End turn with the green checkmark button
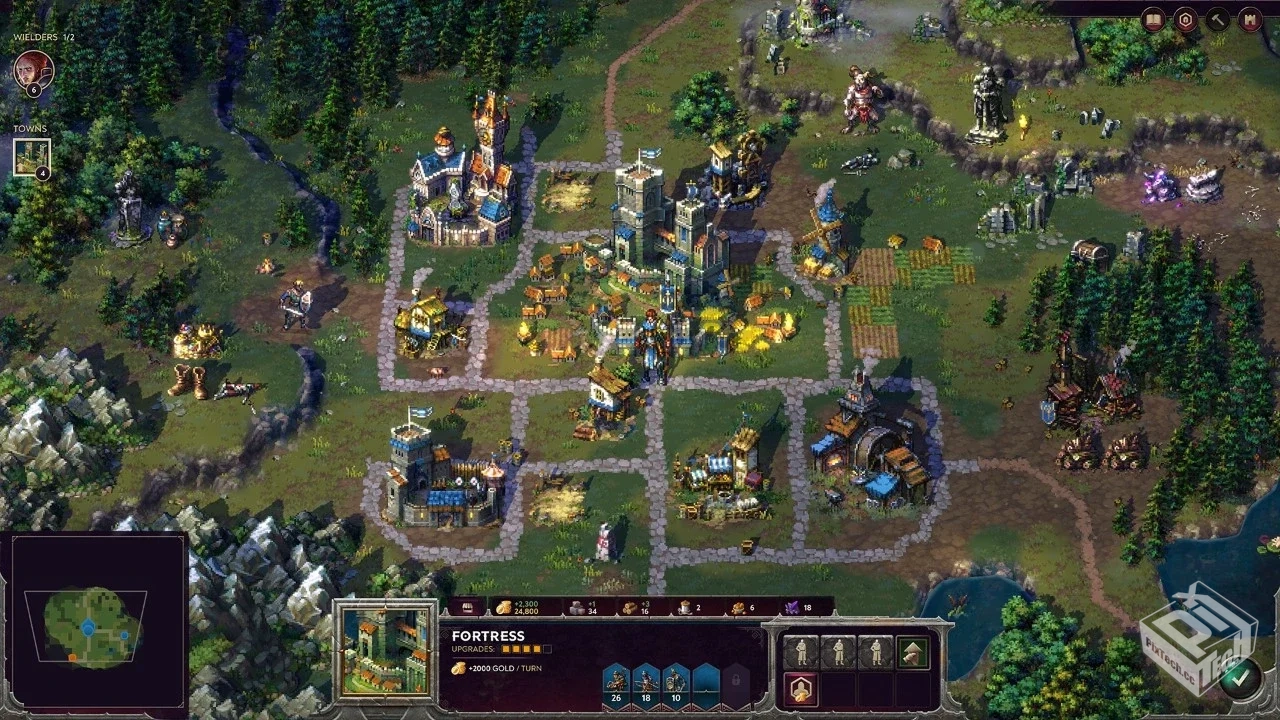Viewport: 1280px width, 720px height. coord(1239,677)
